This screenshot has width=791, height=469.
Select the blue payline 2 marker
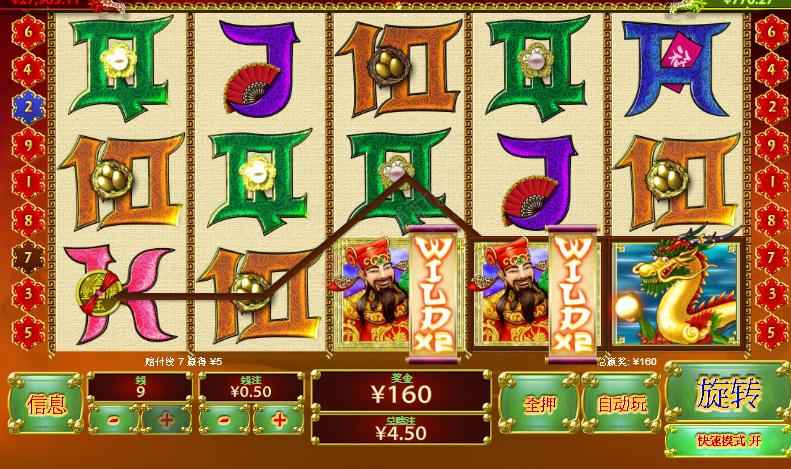tap(28, 103)
